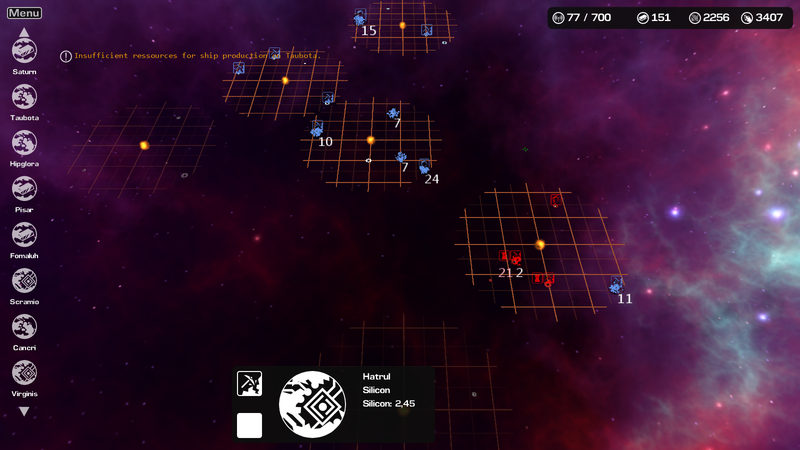Select planet Taubota in the list
Screen dimensions: 800x450
pyautogui.click(x=24, y=97)
